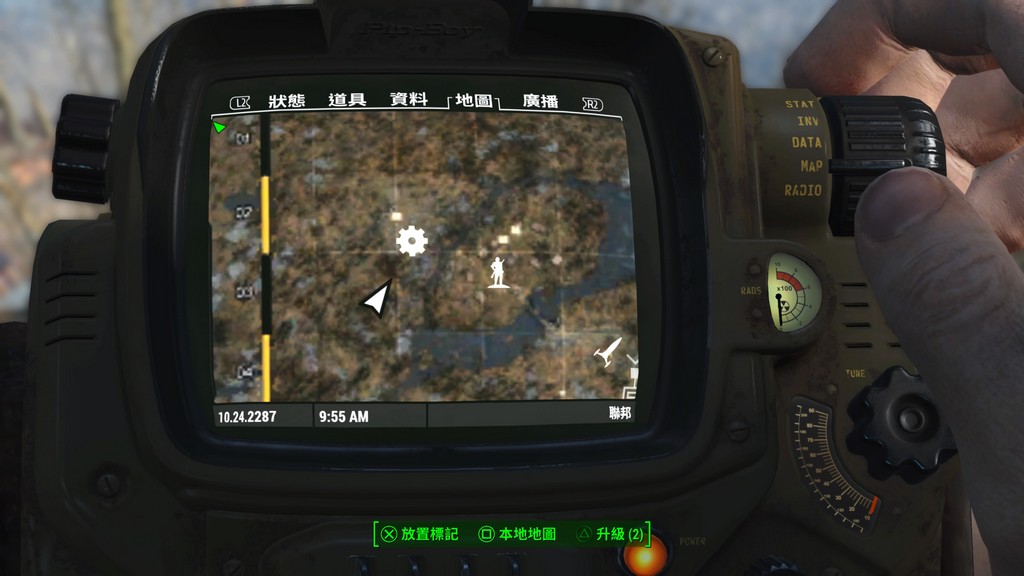
Task: Open the 道具 inventory tab
Action: coord(347,100)
